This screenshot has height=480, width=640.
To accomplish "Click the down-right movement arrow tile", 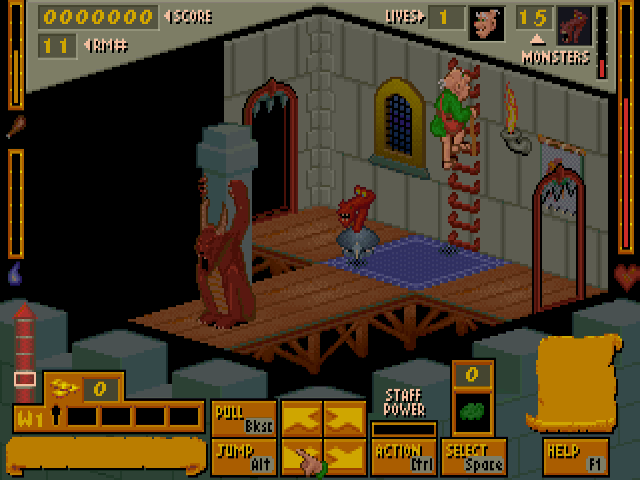I will pyautogui.click(x=345, y=457).
